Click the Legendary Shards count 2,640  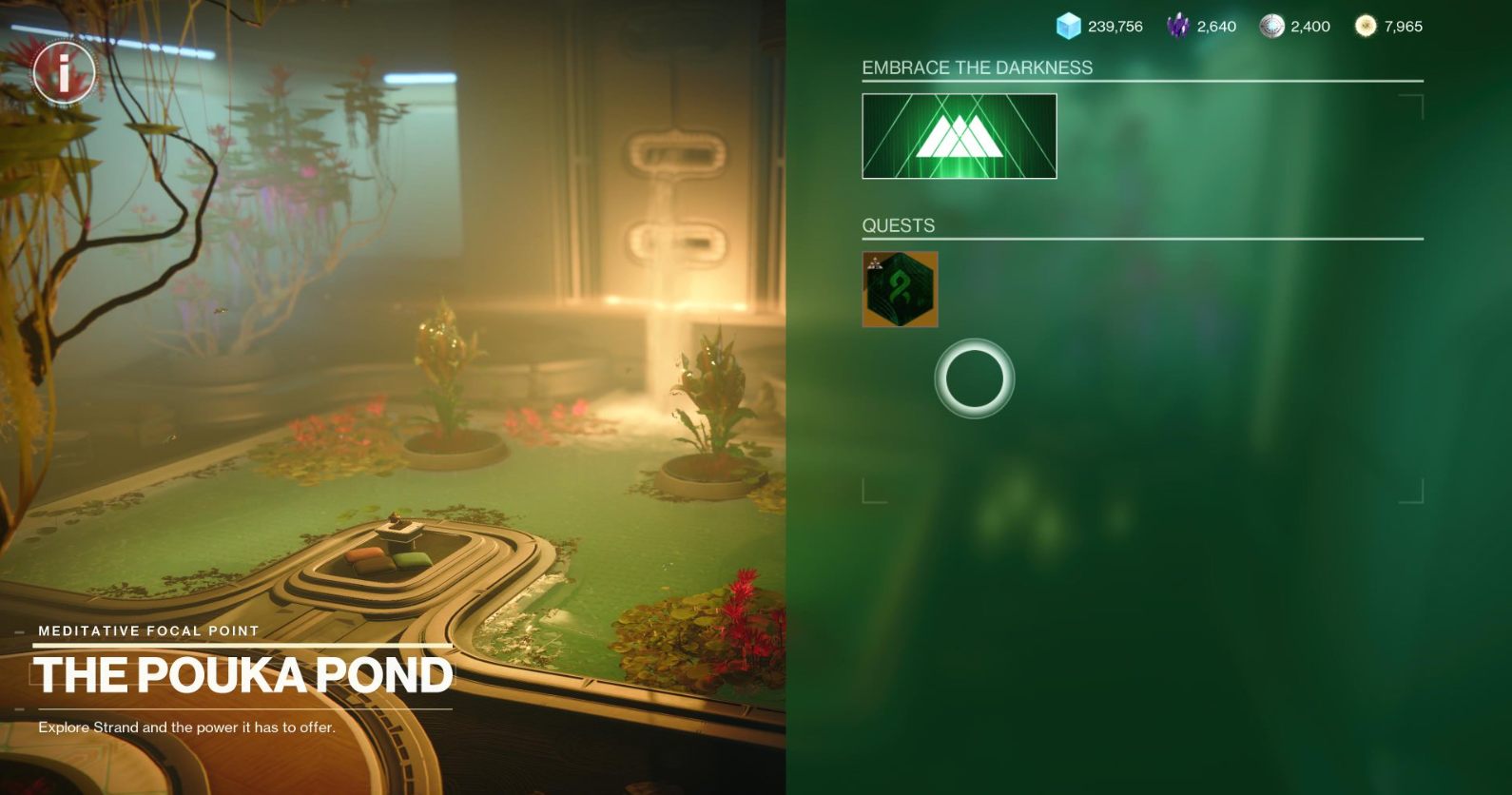(x=1218, y=26)
